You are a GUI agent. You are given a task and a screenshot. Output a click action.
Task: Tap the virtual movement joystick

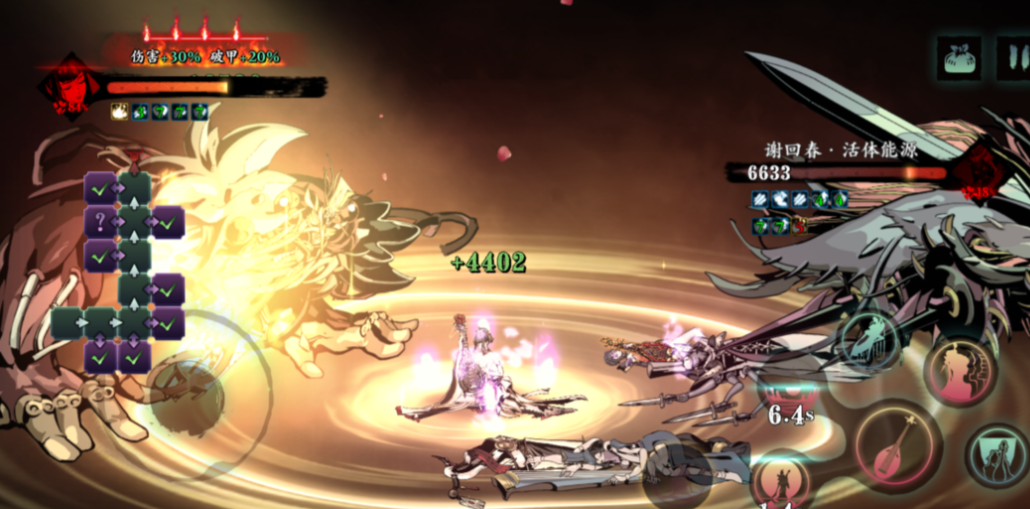pos(187,397)
